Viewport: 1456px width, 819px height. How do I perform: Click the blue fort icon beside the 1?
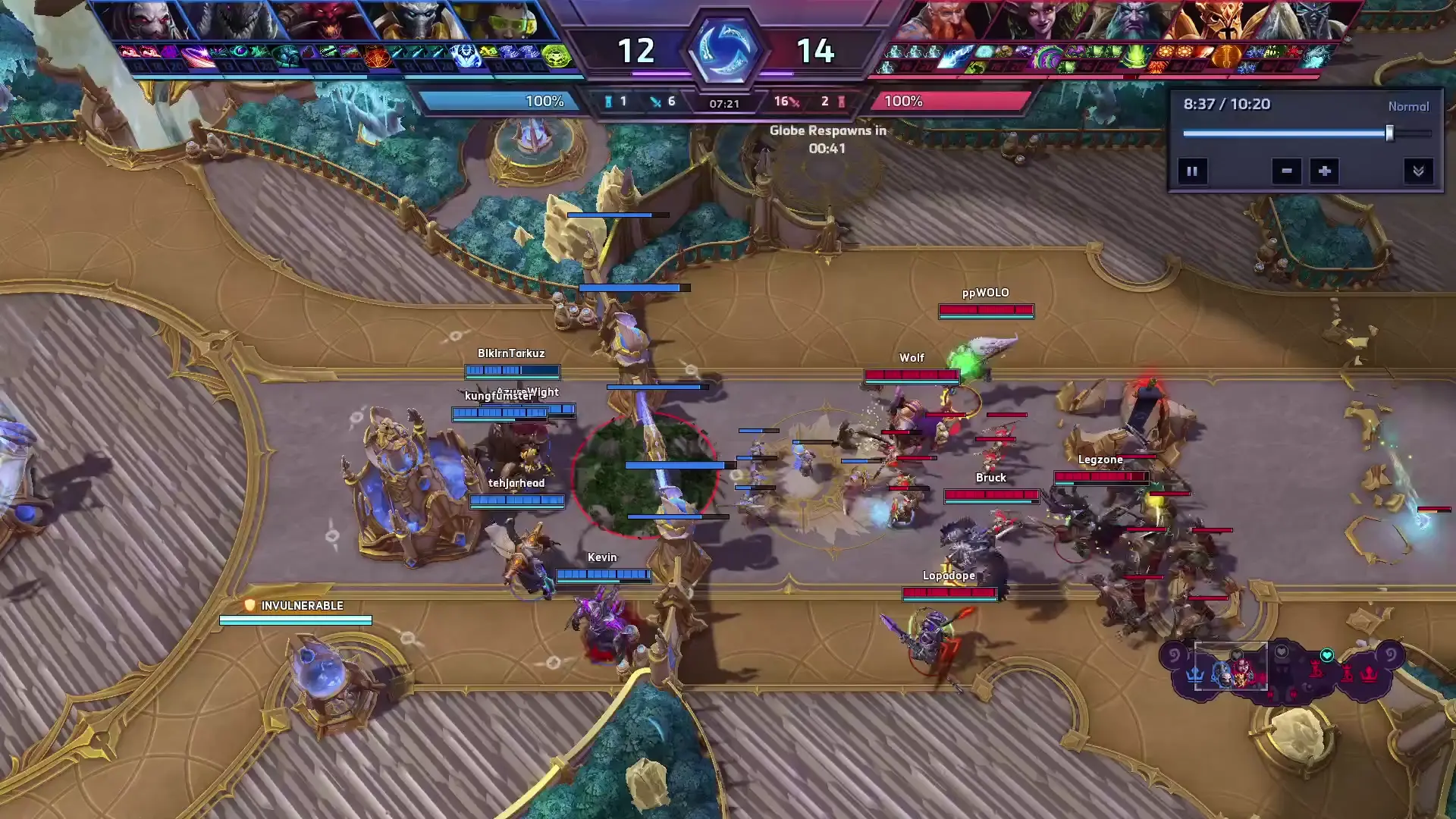[x=608, y=102]
